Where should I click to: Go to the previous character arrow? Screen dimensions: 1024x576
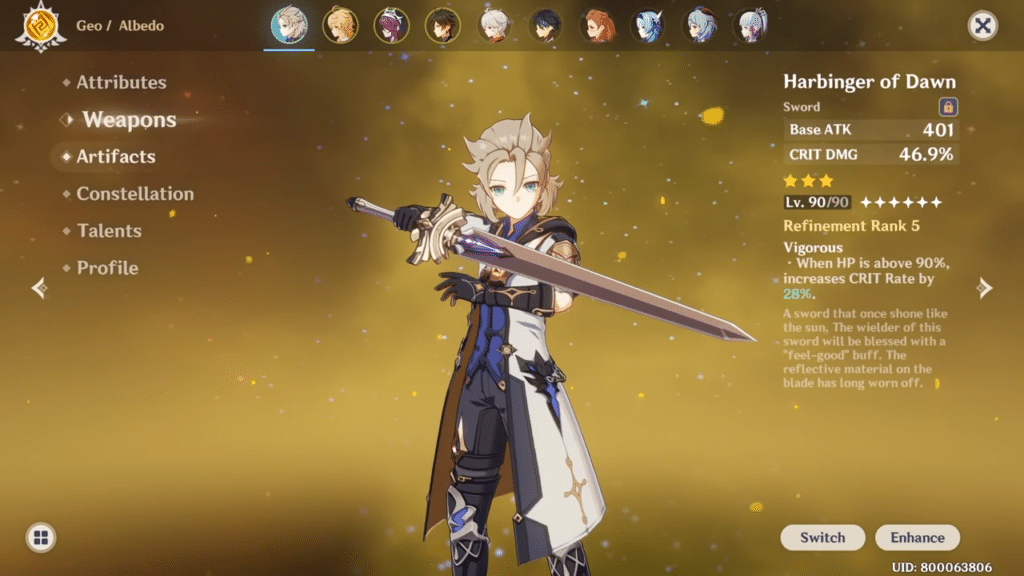39,288
